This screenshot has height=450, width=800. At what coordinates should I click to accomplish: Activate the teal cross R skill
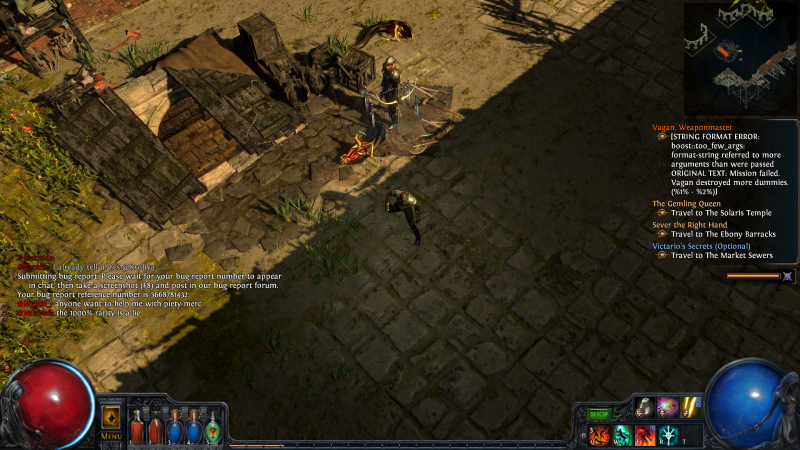tap(667, 434)
